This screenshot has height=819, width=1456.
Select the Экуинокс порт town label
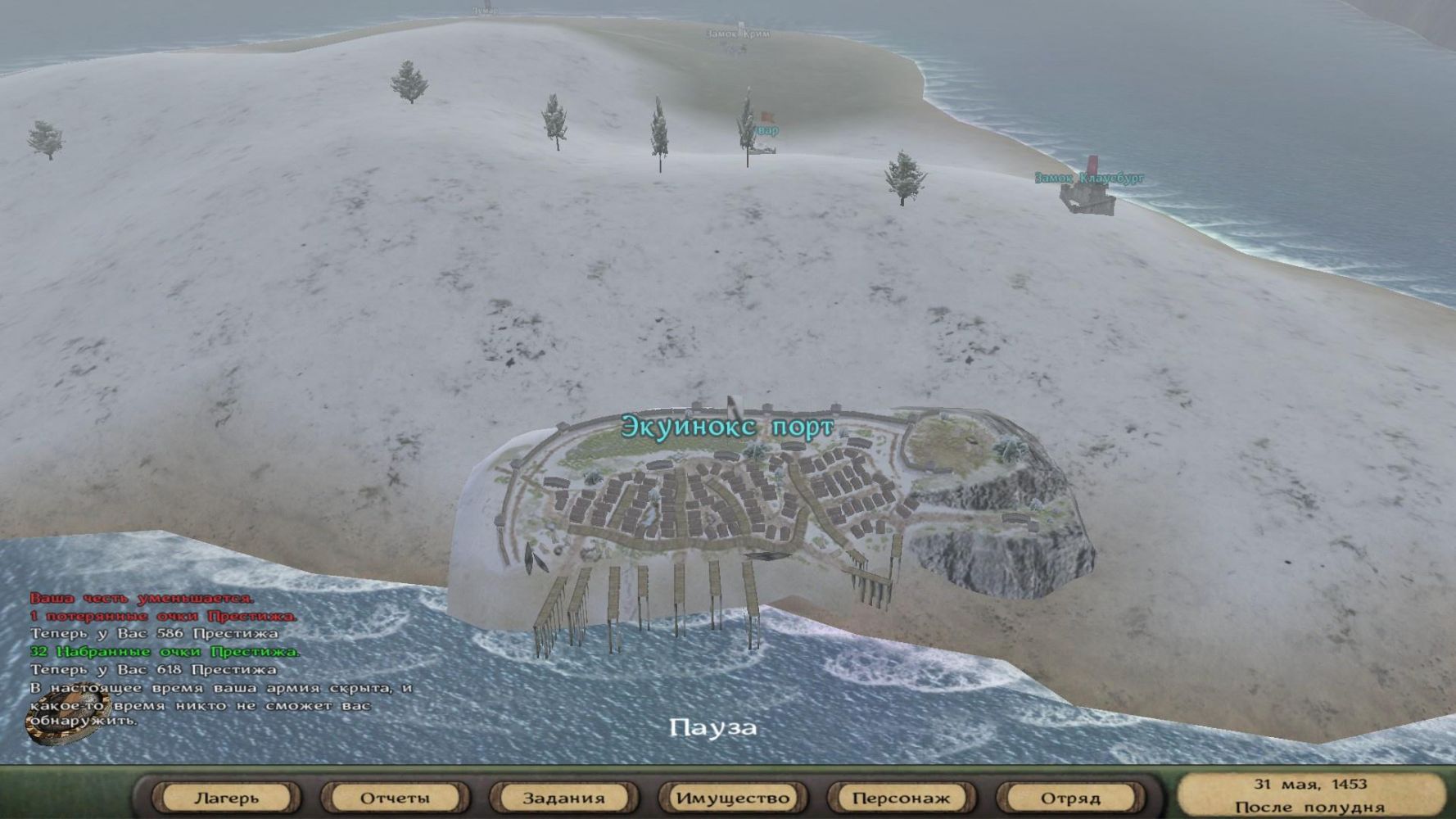[727, 427]
